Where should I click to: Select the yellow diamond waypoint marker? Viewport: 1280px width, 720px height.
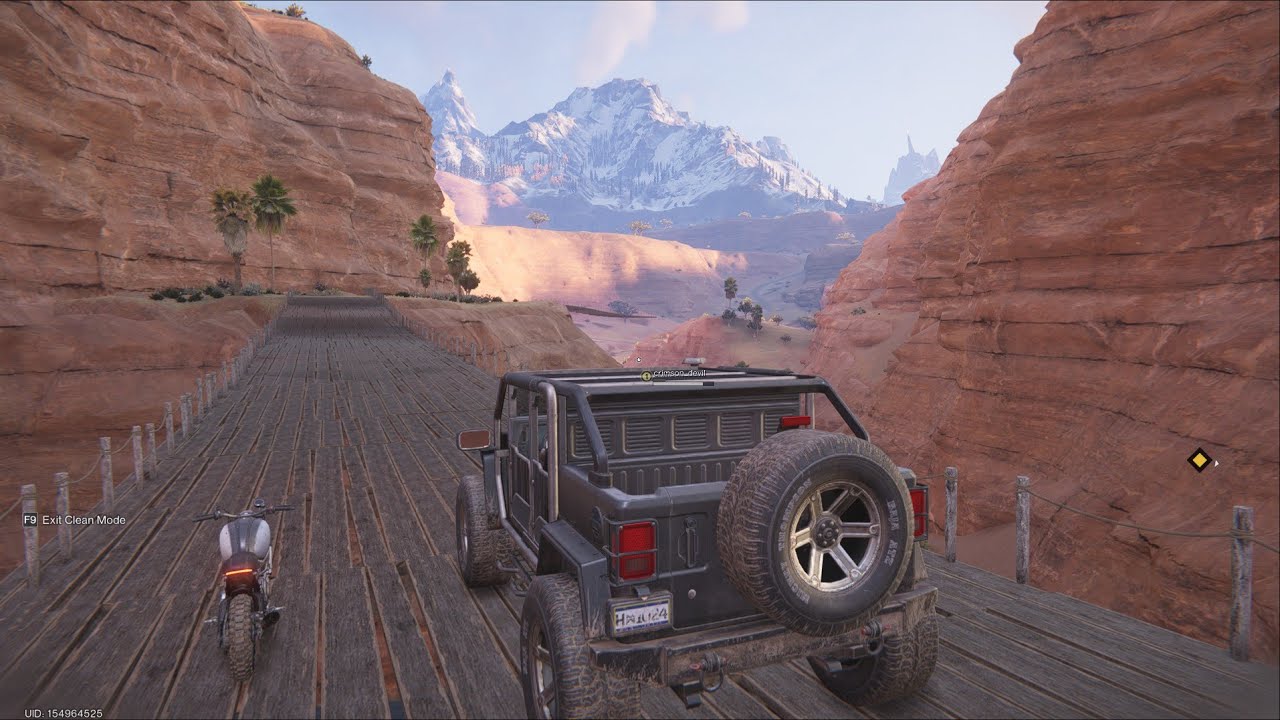click(x=1199, y=460)
